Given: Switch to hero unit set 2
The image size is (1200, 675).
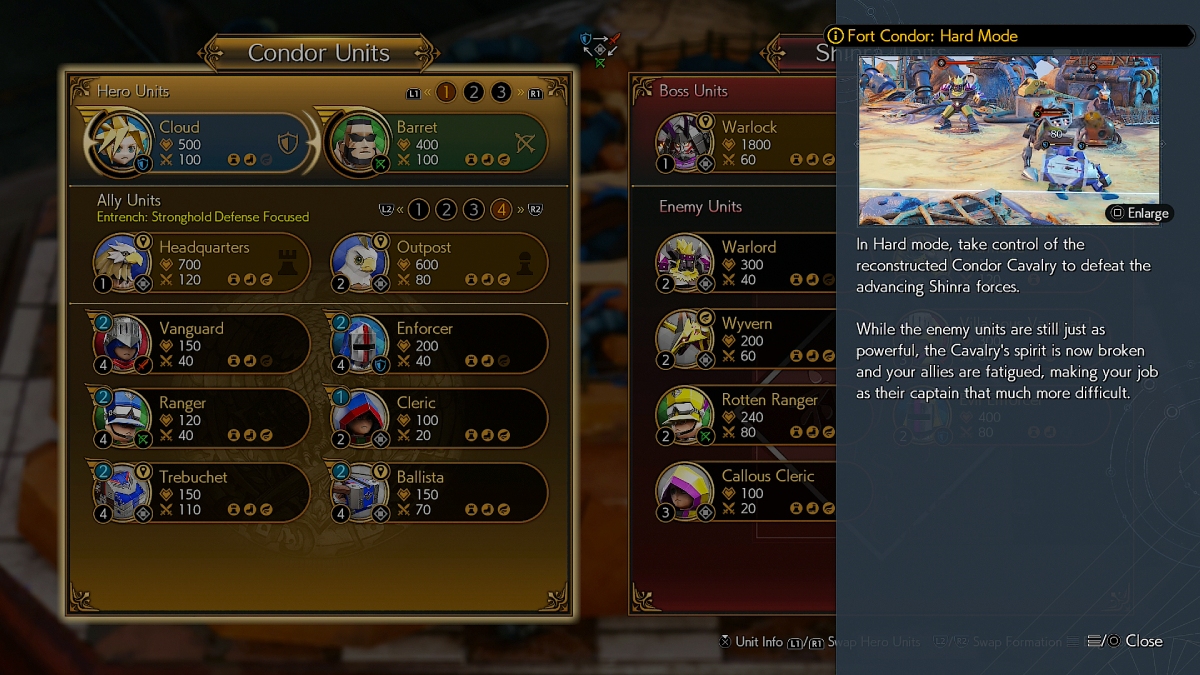Looking at the screenshot, I should click(474, 92).
